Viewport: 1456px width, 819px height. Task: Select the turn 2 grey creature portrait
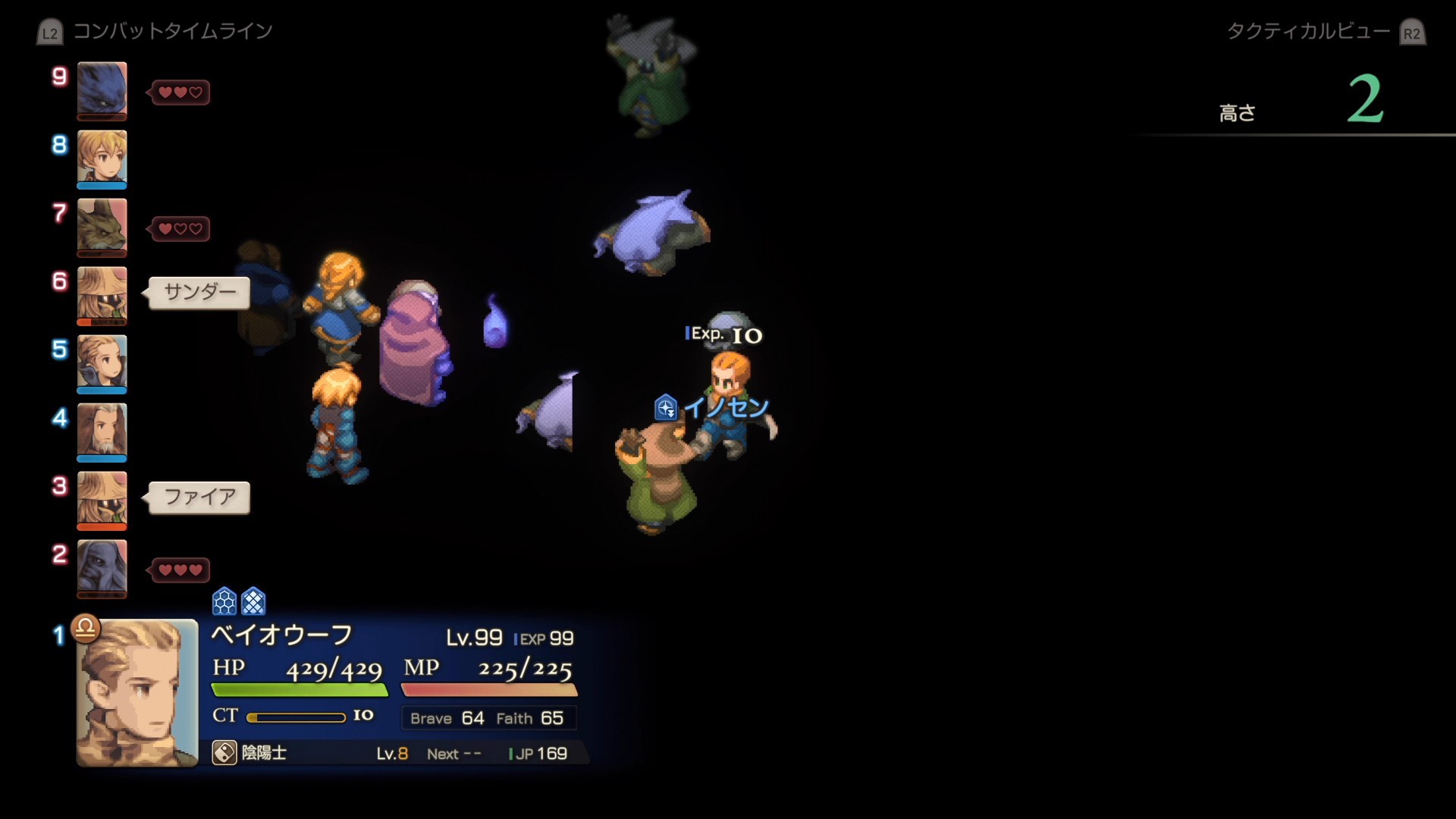pos(102,567)
